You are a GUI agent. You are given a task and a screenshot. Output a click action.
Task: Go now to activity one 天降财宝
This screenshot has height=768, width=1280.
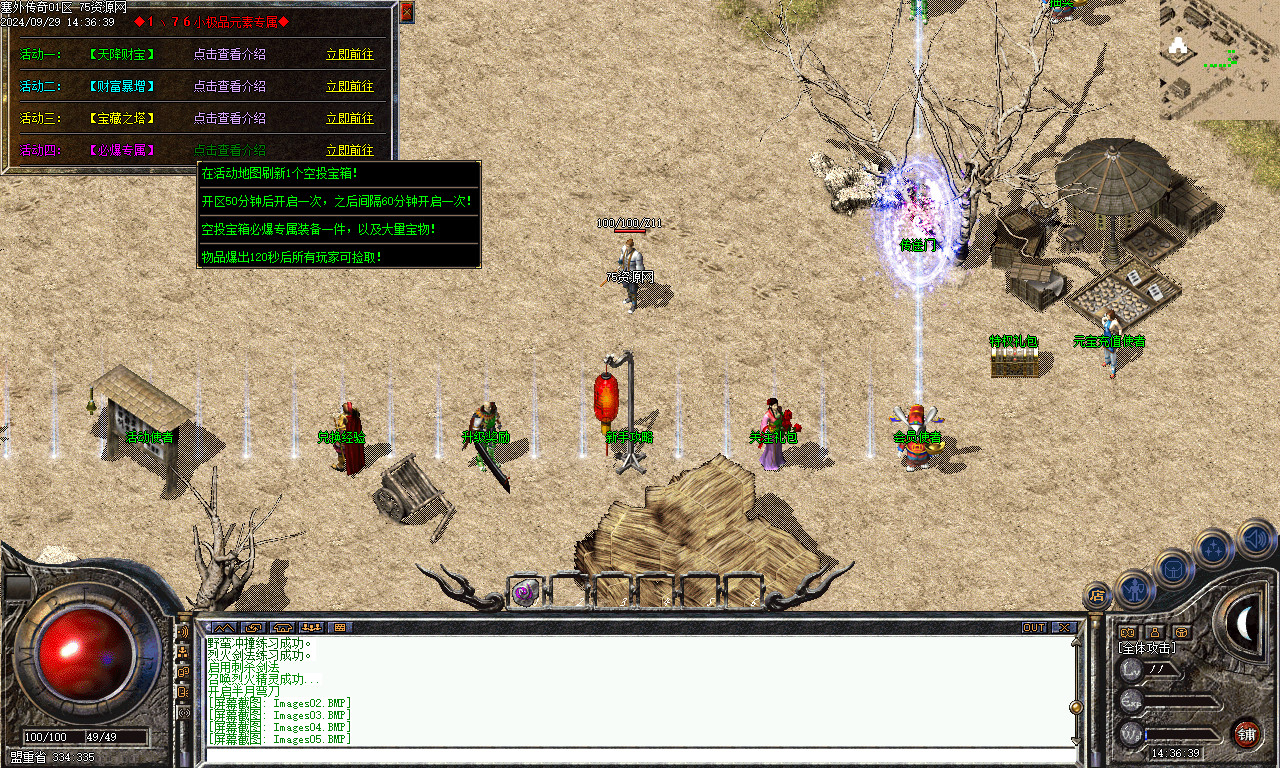coord(350,54)
